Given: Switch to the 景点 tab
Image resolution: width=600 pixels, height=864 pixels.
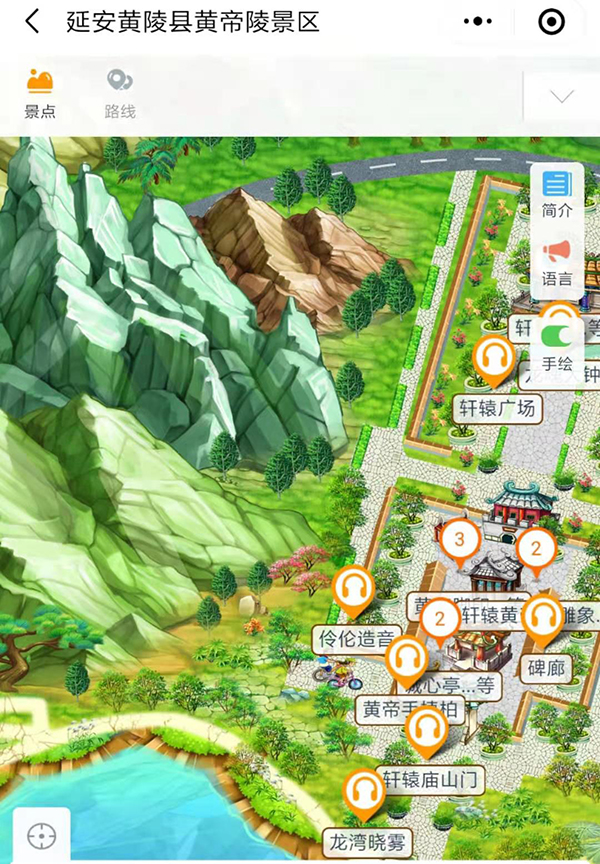Looking at the screenshot, I should click(x=40, y=94).
